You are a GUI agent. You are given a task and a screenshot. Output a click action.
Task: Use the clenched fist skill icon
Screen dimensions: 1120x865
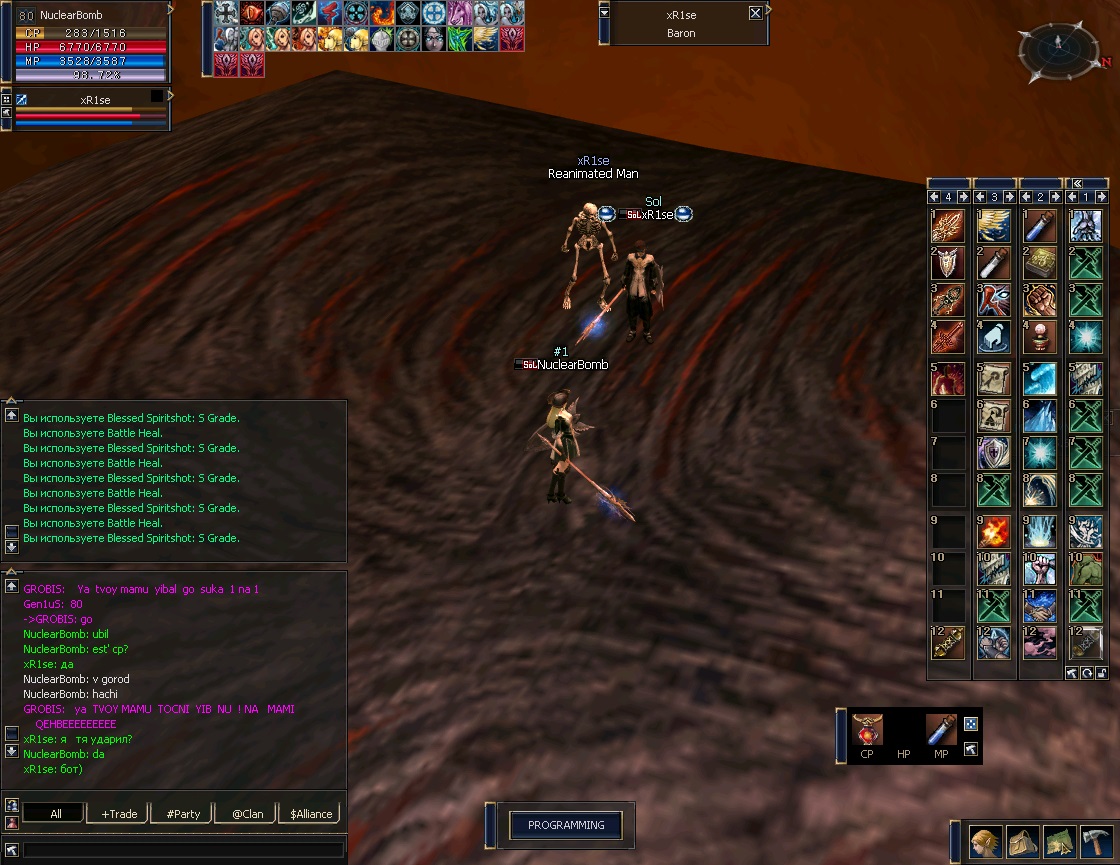coord(1040,300)
